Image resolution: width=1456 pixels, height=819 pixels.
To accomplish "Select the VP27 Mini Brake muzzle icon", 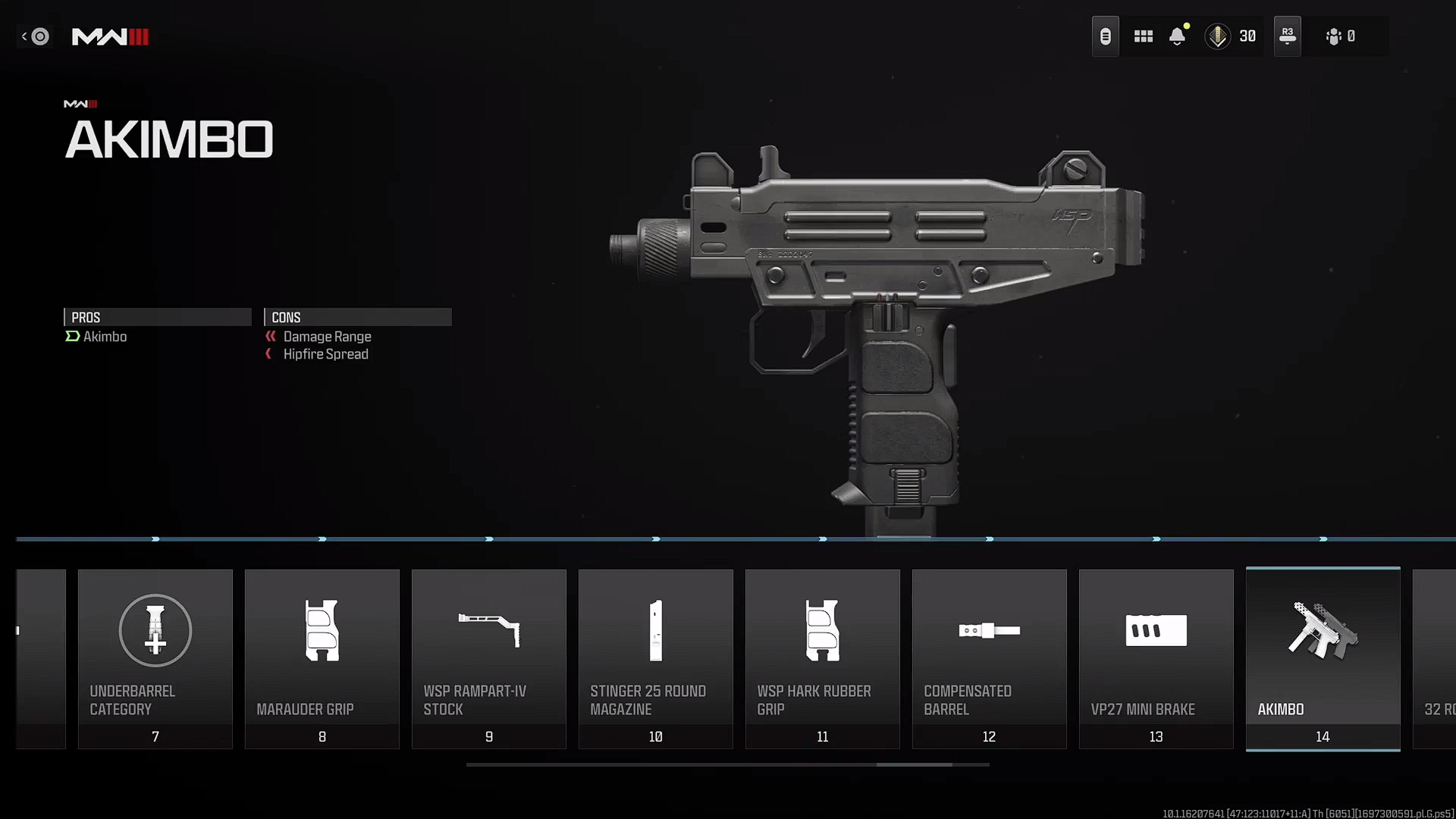I will tap(1156, 630).
